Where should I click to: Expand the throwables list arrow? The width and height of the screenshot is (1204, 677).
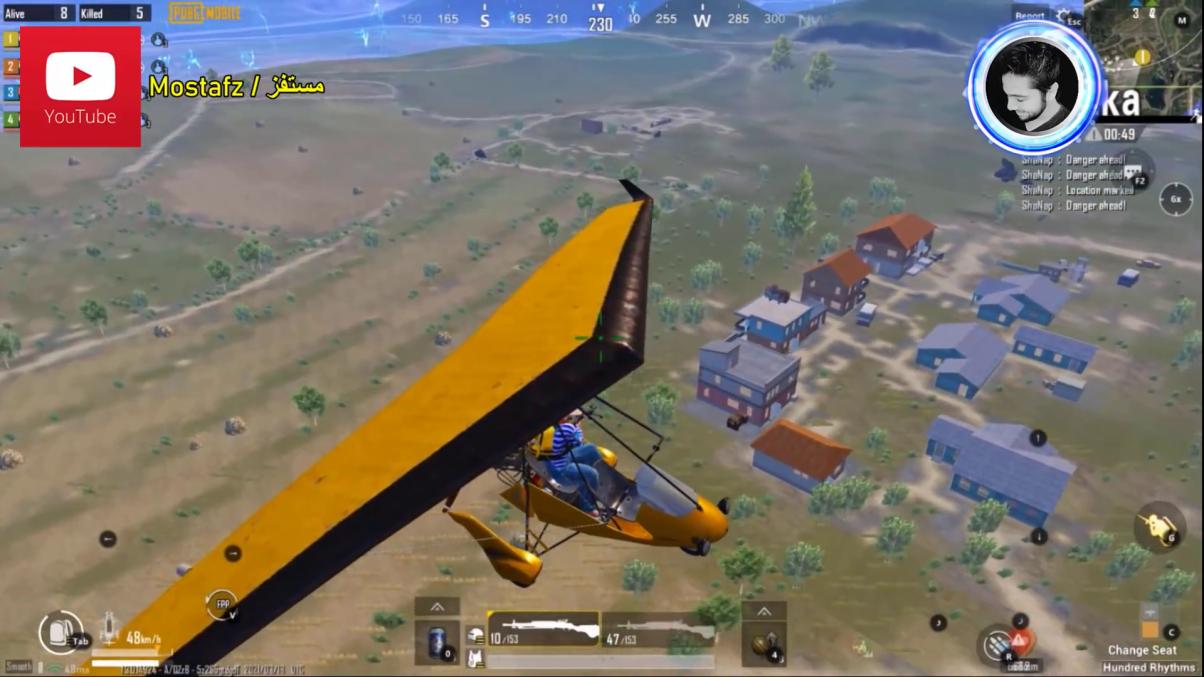[x=763, y=611]
